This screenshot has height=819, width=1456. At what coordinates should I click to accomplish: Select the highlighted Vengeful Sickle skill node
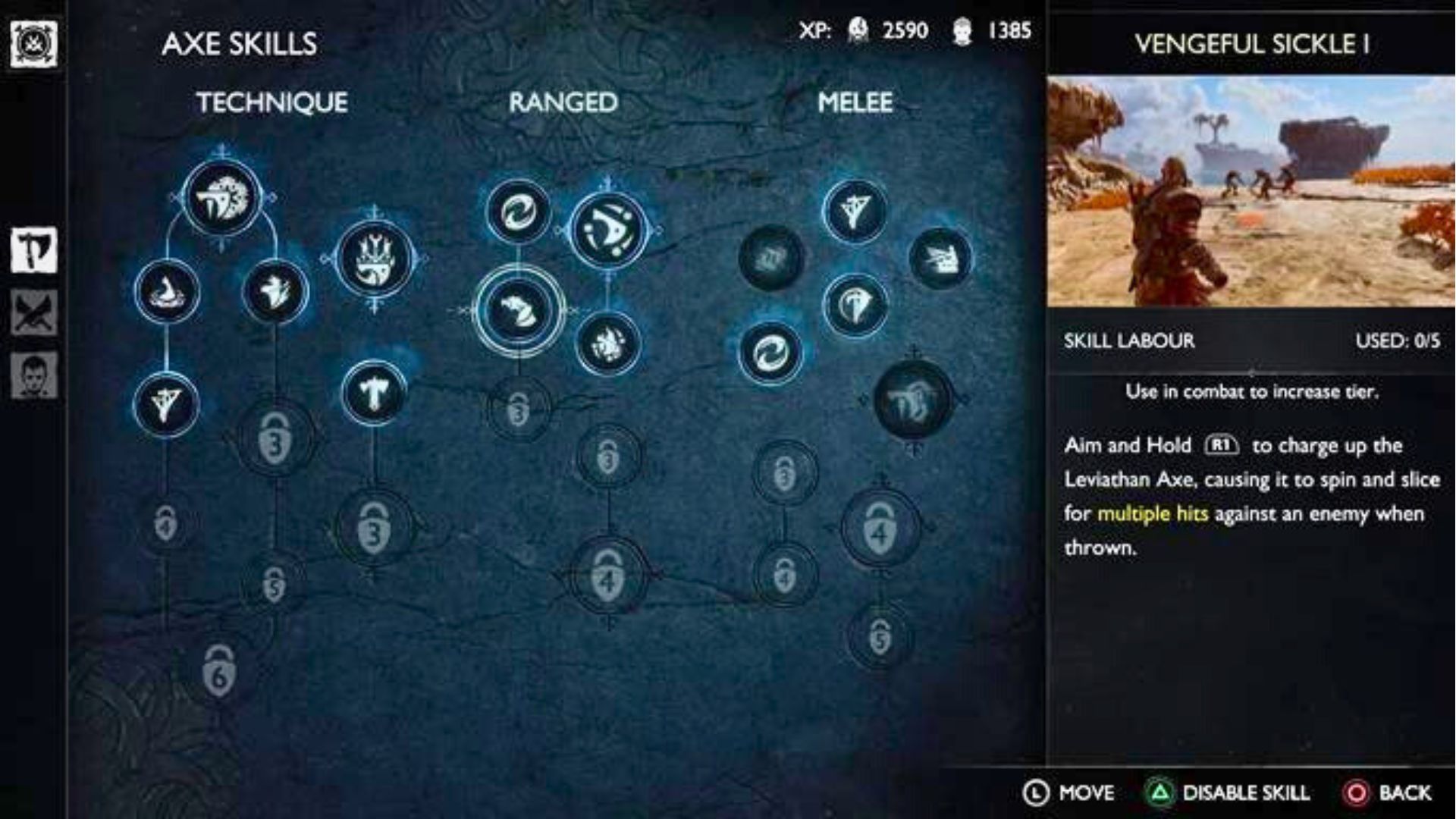[519, 310]
